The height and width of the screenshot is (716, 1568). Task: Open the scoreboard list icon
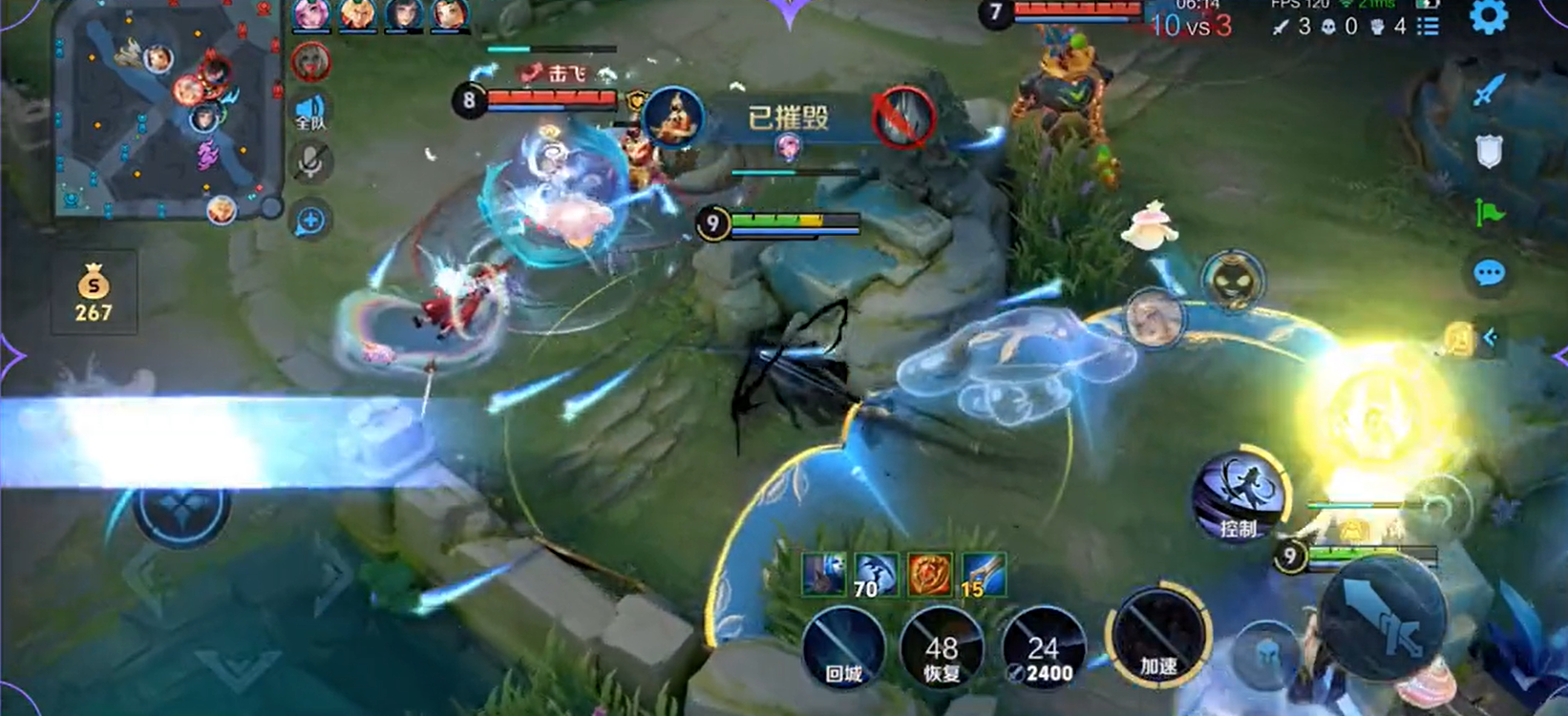(x=1428, y=27)
